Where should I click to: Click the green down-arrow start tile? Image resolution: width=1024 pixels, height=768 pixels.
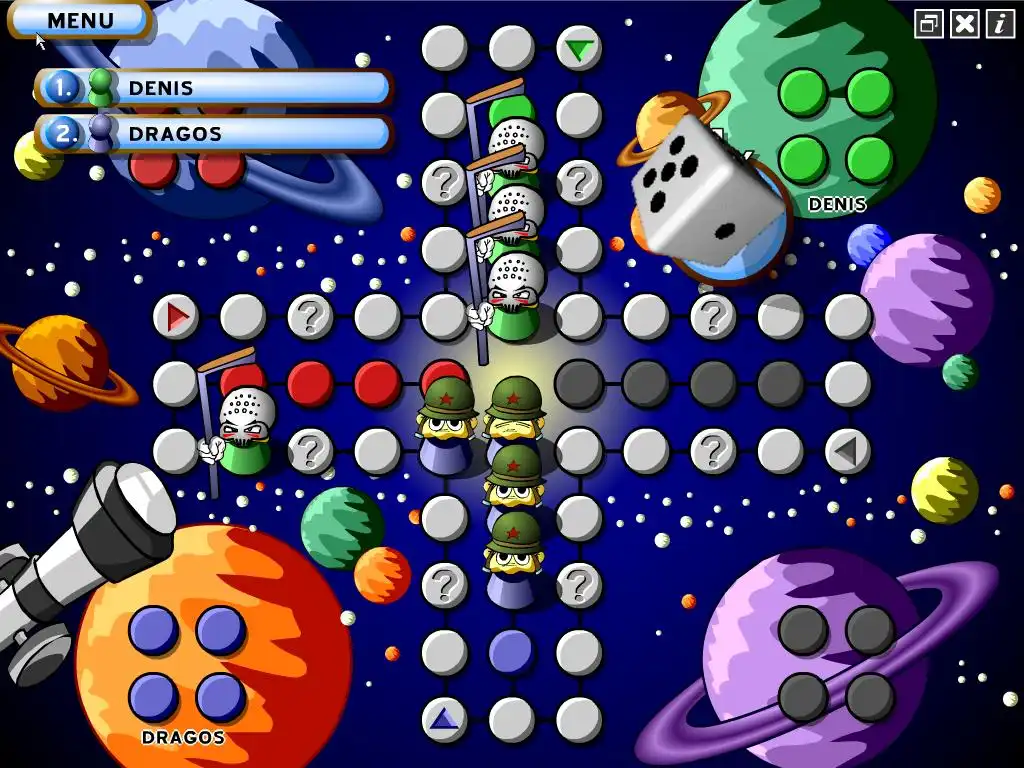(x=578, y=48)
